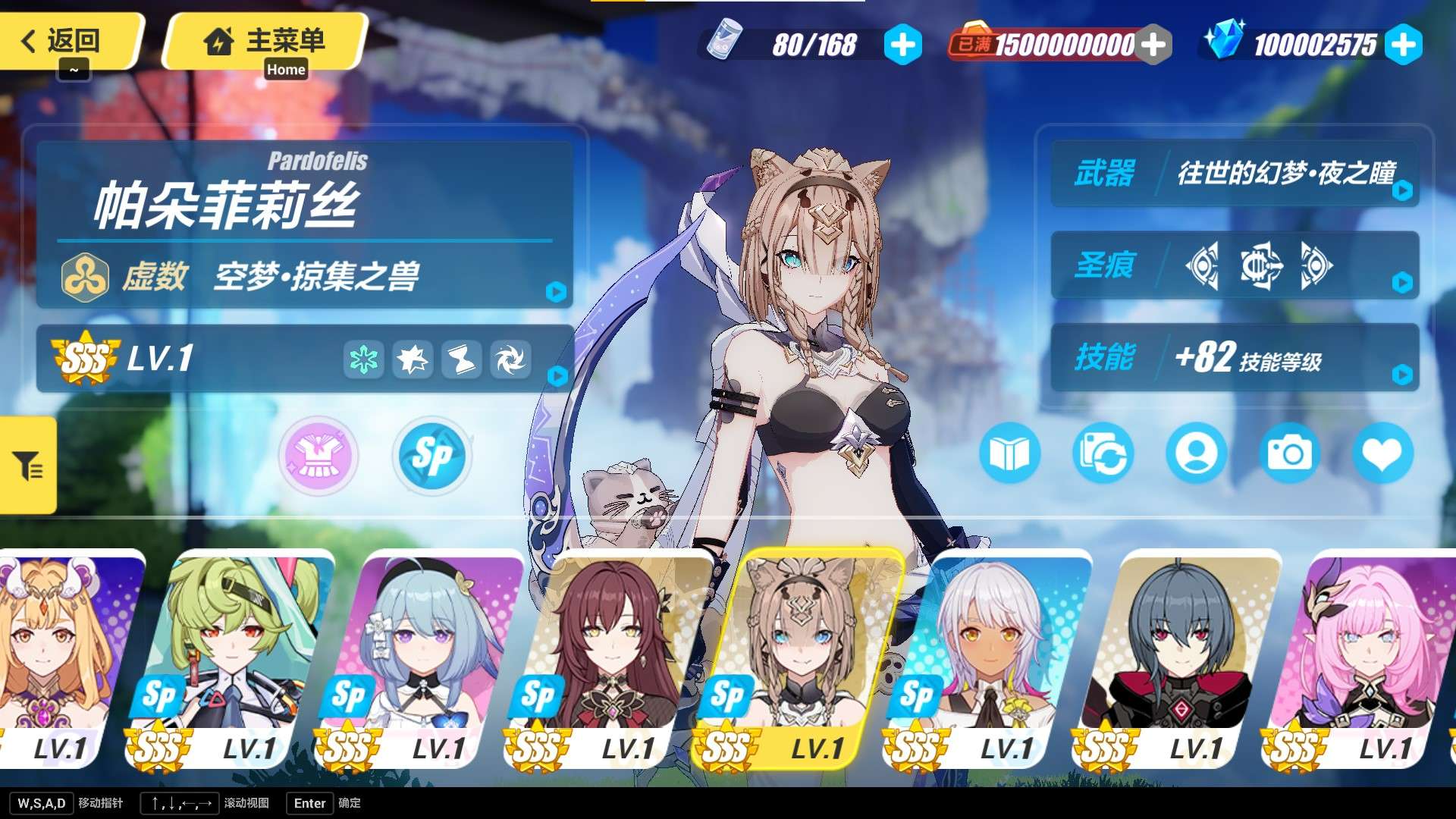Open the 武器 weapon panel

point(1235,174)
